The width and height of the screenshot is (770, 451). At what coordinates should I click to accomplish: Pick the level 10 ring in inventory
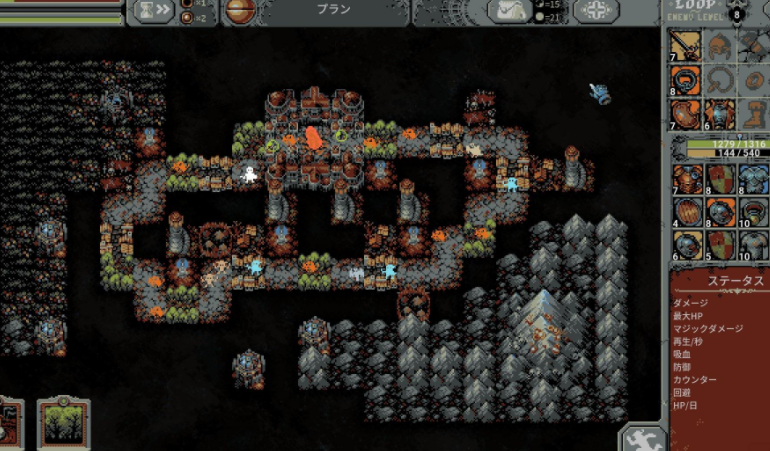click(x=751, y=214)
